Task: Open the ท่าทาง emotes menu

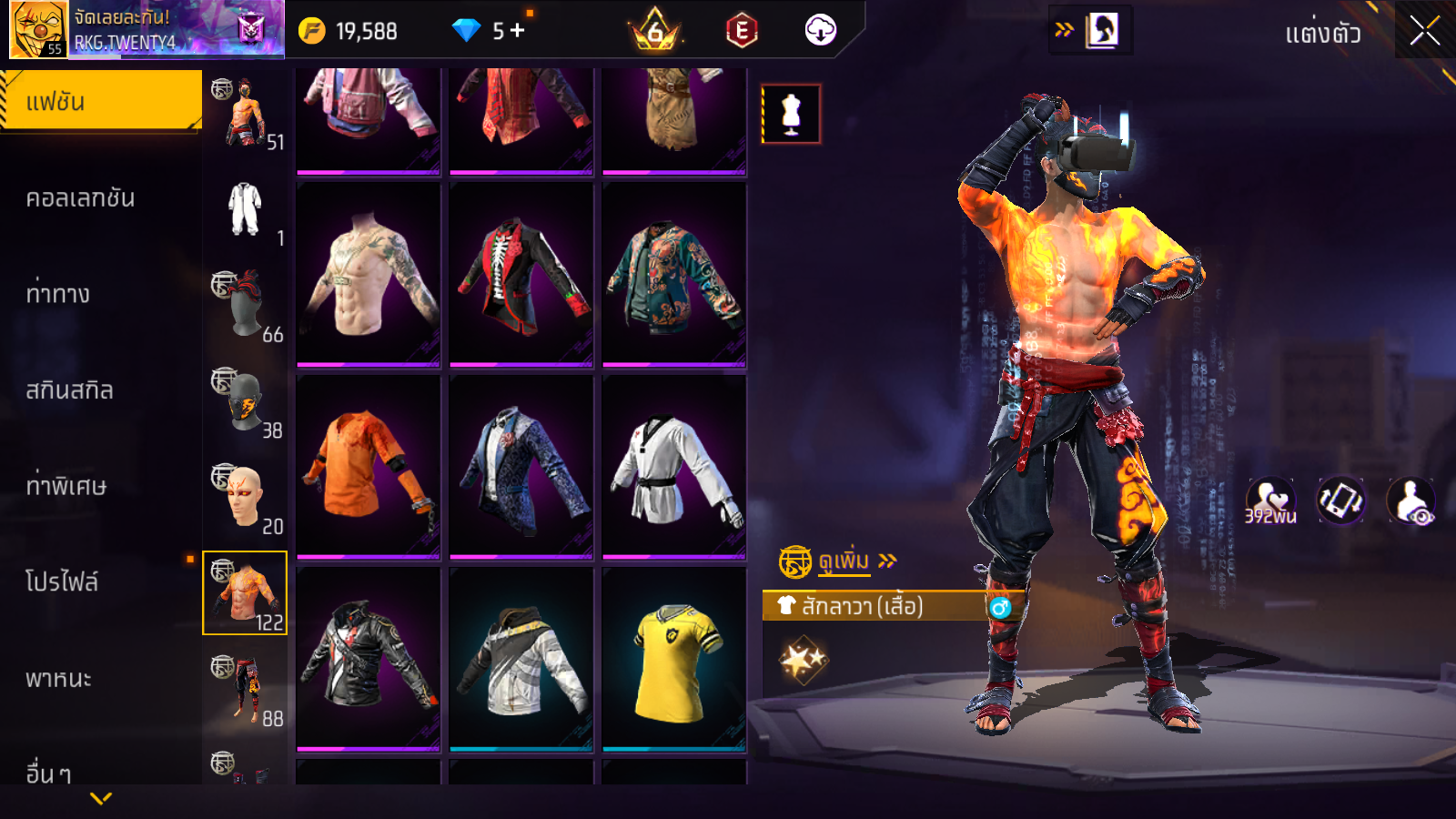Action: point(59,294)
